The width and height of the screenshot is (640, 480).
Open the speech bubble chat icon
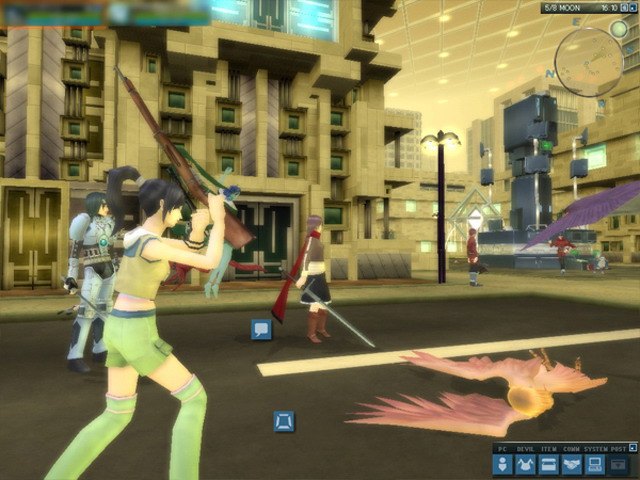261,329
